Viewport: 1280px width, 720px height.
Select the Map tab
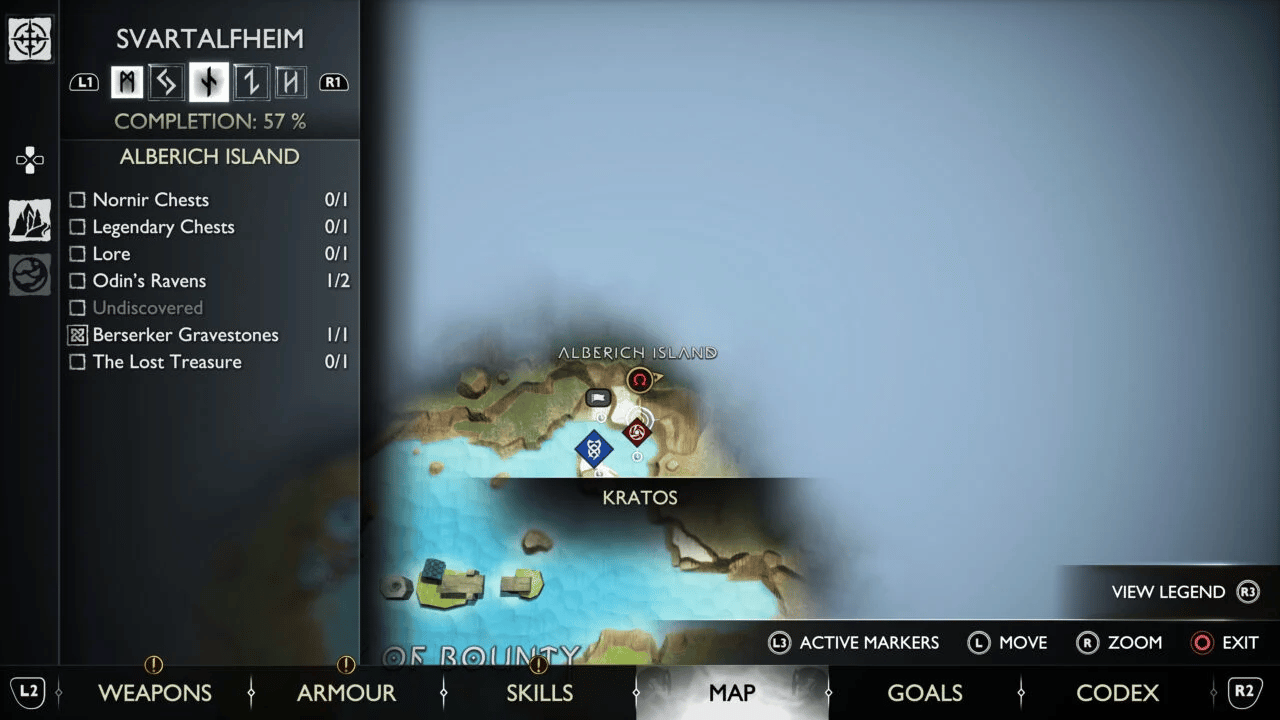tap(731, 693)
